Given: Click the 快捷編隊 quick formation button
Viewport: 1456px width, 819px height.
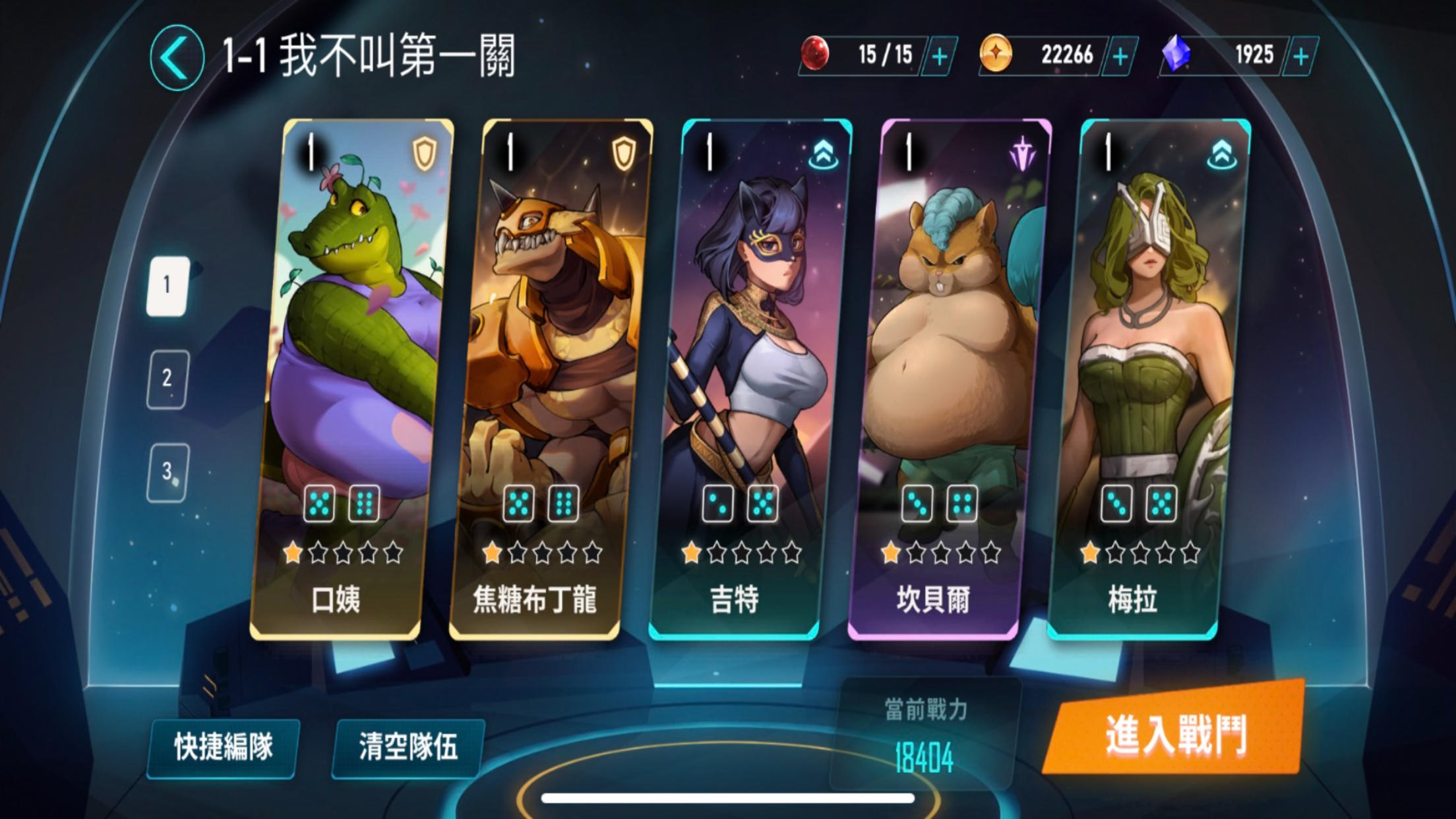Looking at the screenshot, I should pyautogui.click(x=223, y=748).
